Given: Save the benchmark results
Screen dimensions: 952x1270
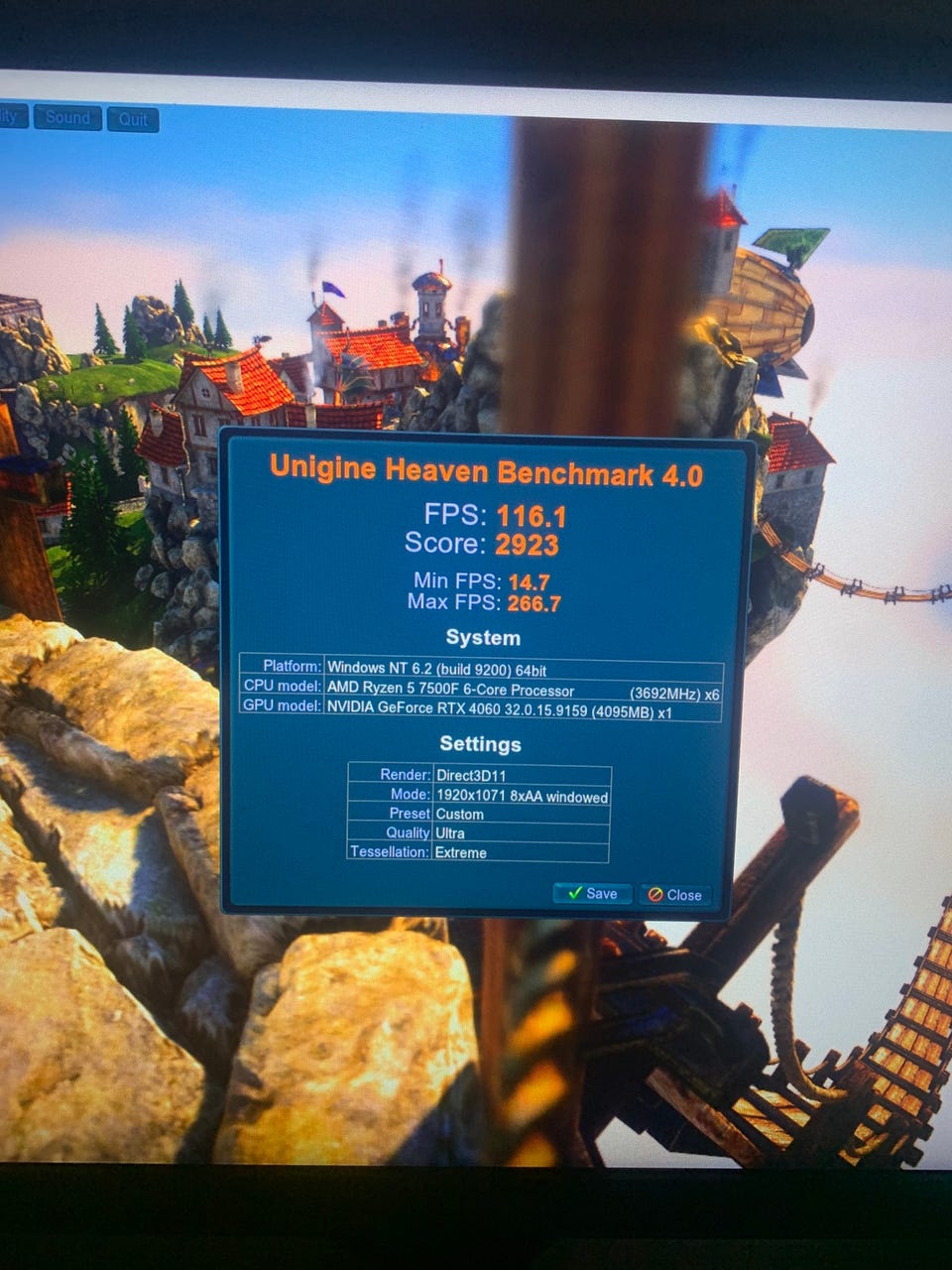Looking at the screenshot, I should click(592, 893).
